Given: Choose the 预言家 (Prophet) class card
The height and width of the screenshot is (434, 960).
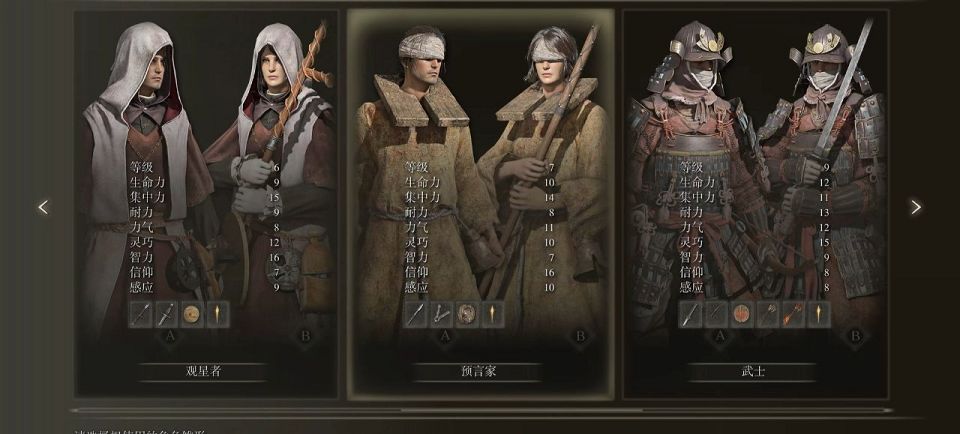Looking at the screenshot, I should [480, 200].
